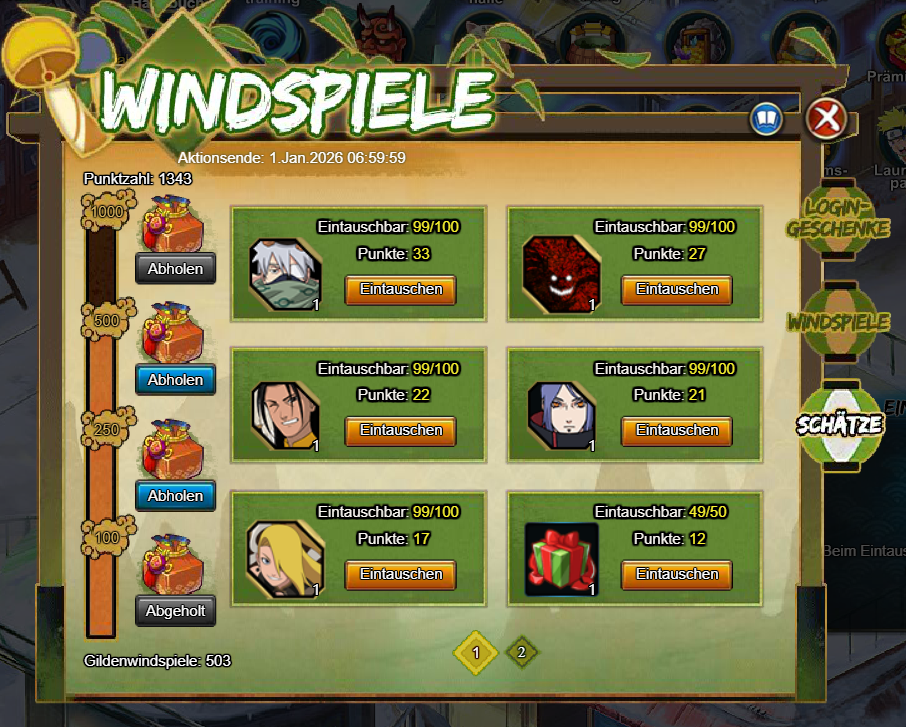View the red gift box item icon

[x=561, y=560]
